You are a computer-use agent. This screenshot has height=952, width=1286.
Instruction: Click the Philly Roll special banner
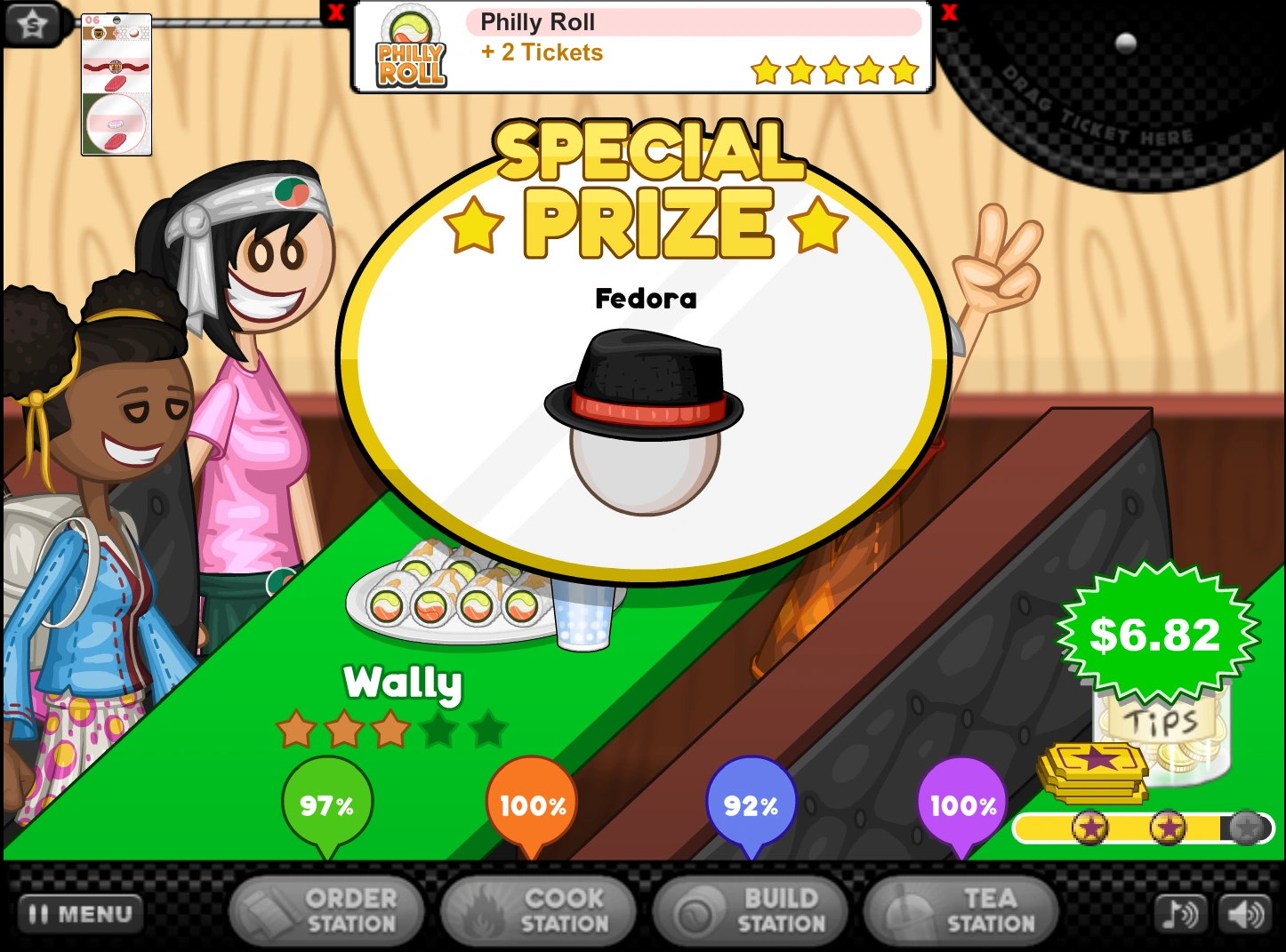pyautogui.click(x=642, y=47)
